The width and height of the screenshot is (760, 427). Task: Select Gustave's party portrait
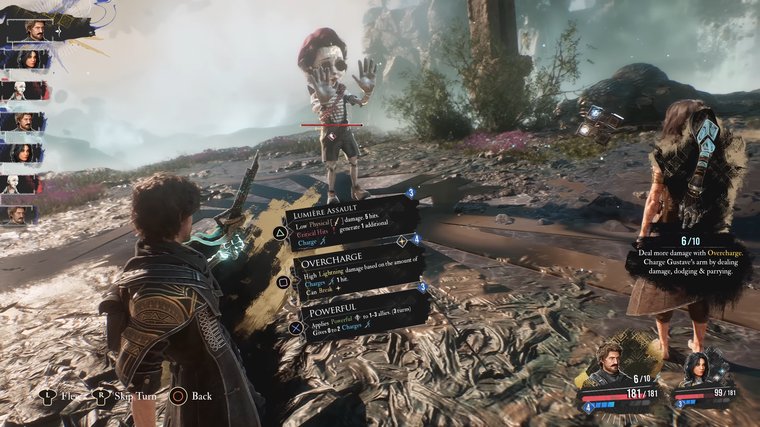pos(610,366)
